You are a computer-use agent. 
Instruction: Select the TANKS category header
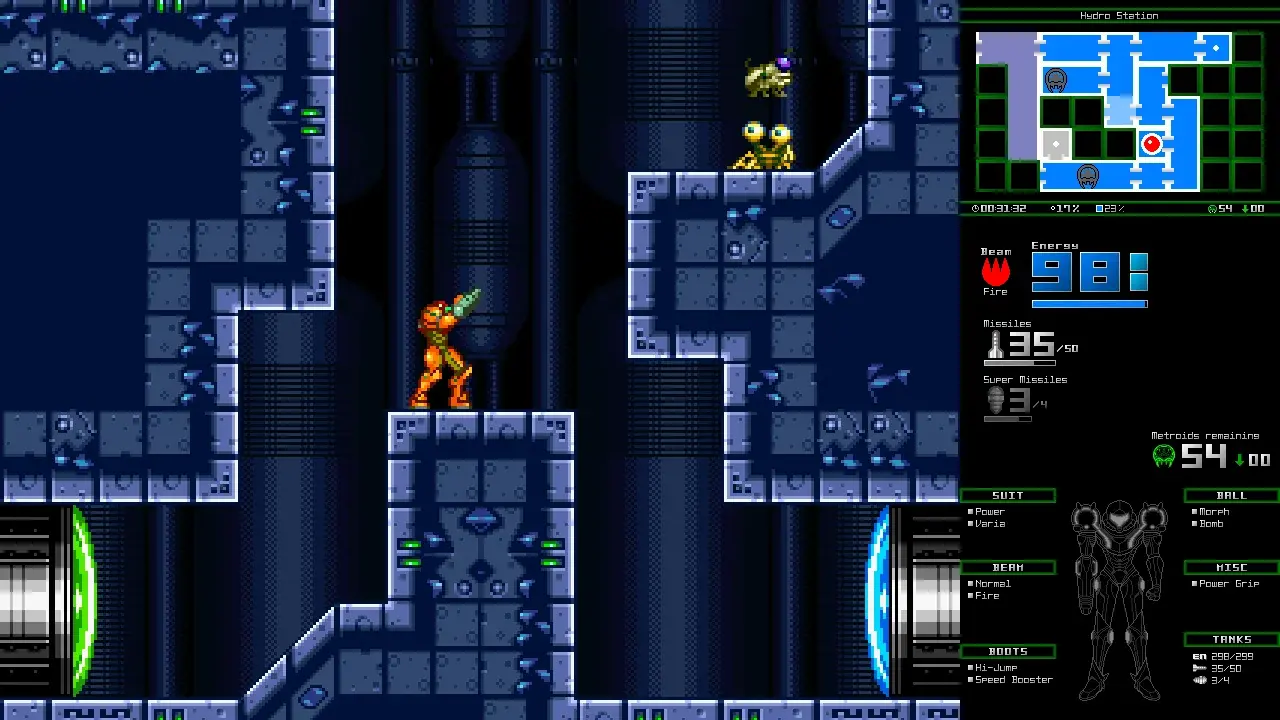click(1231, 639)
